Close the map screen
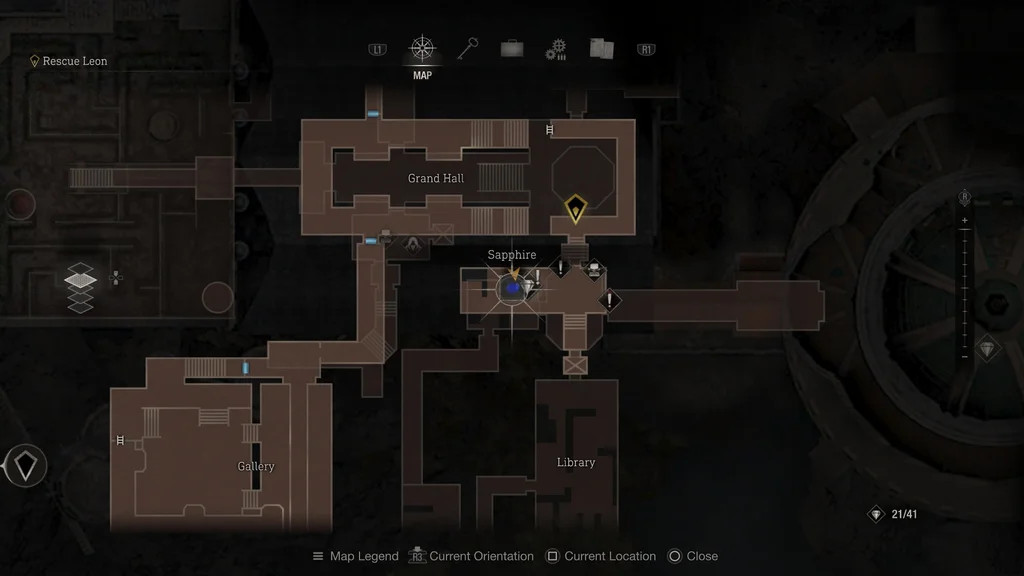This screenshot has width=1024, height=576. click(693, 556)
